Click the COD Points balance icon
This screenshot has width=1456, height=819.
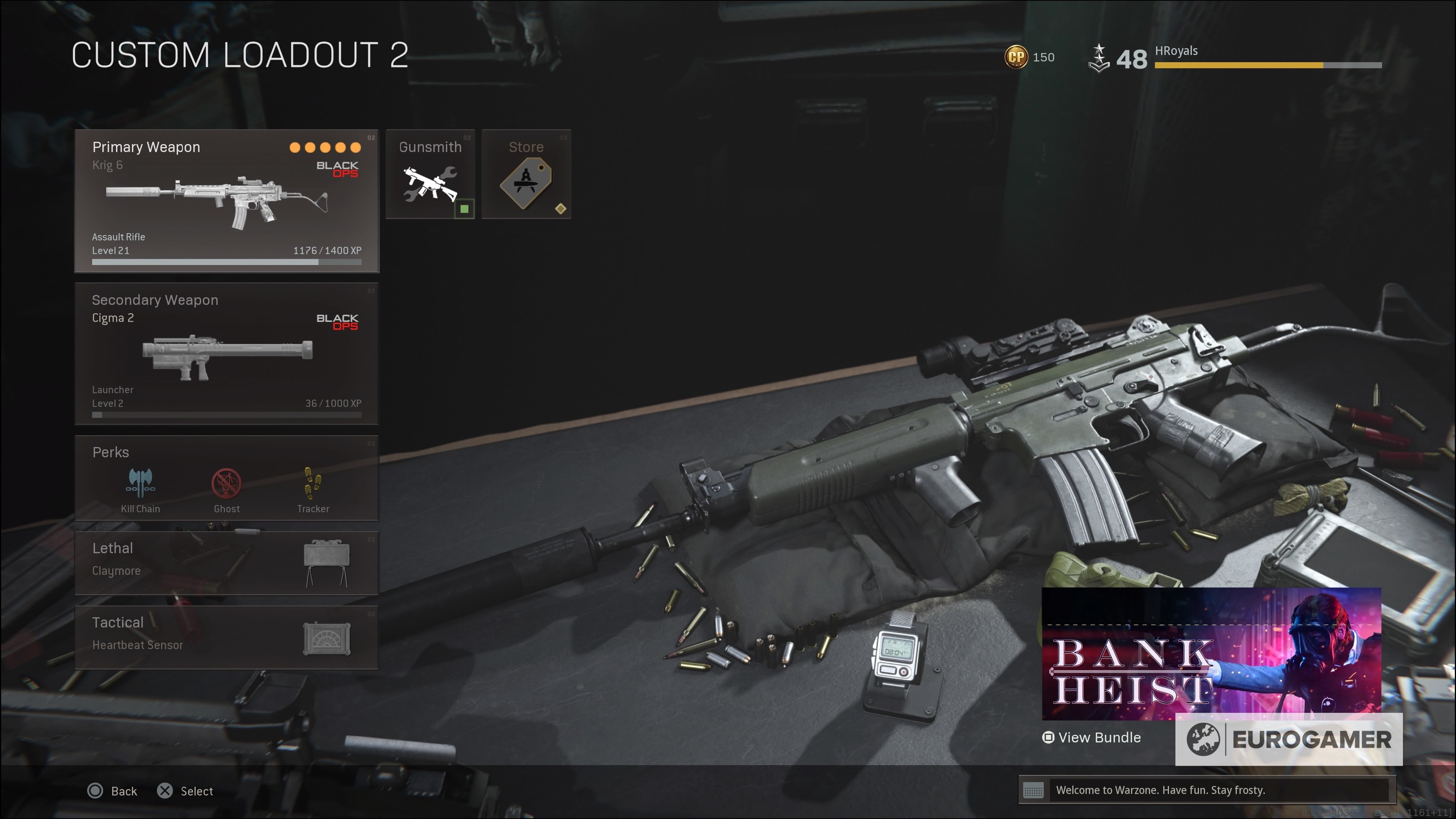(1016, 57)
